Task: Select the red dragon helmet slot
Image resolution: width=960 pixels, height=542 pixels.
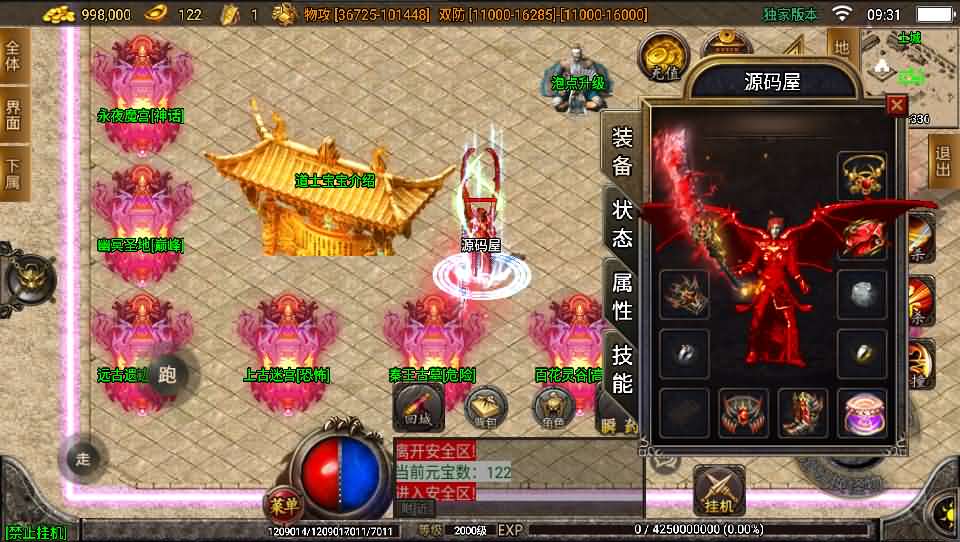Action: coord(862,236)
